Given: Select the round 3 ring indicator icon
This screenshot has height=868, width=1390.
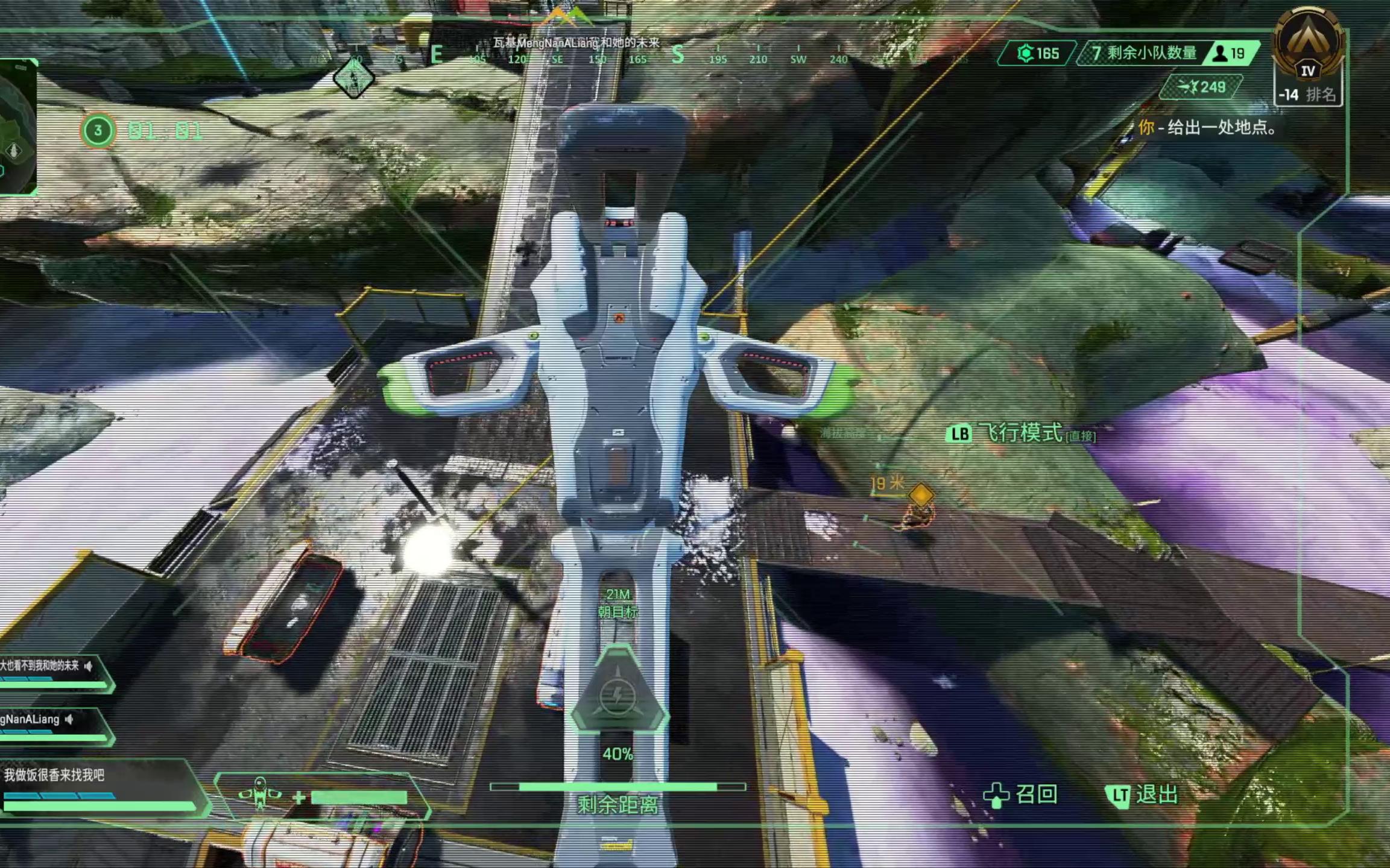Looking at the screenshot, I should tap(98, 130).
